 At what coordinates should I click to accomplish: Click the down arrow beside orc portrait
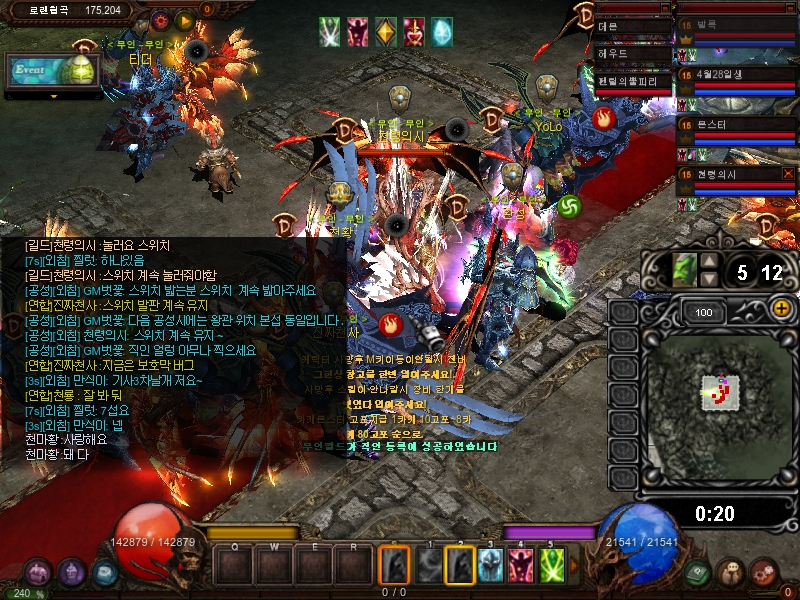coord(708,279)
